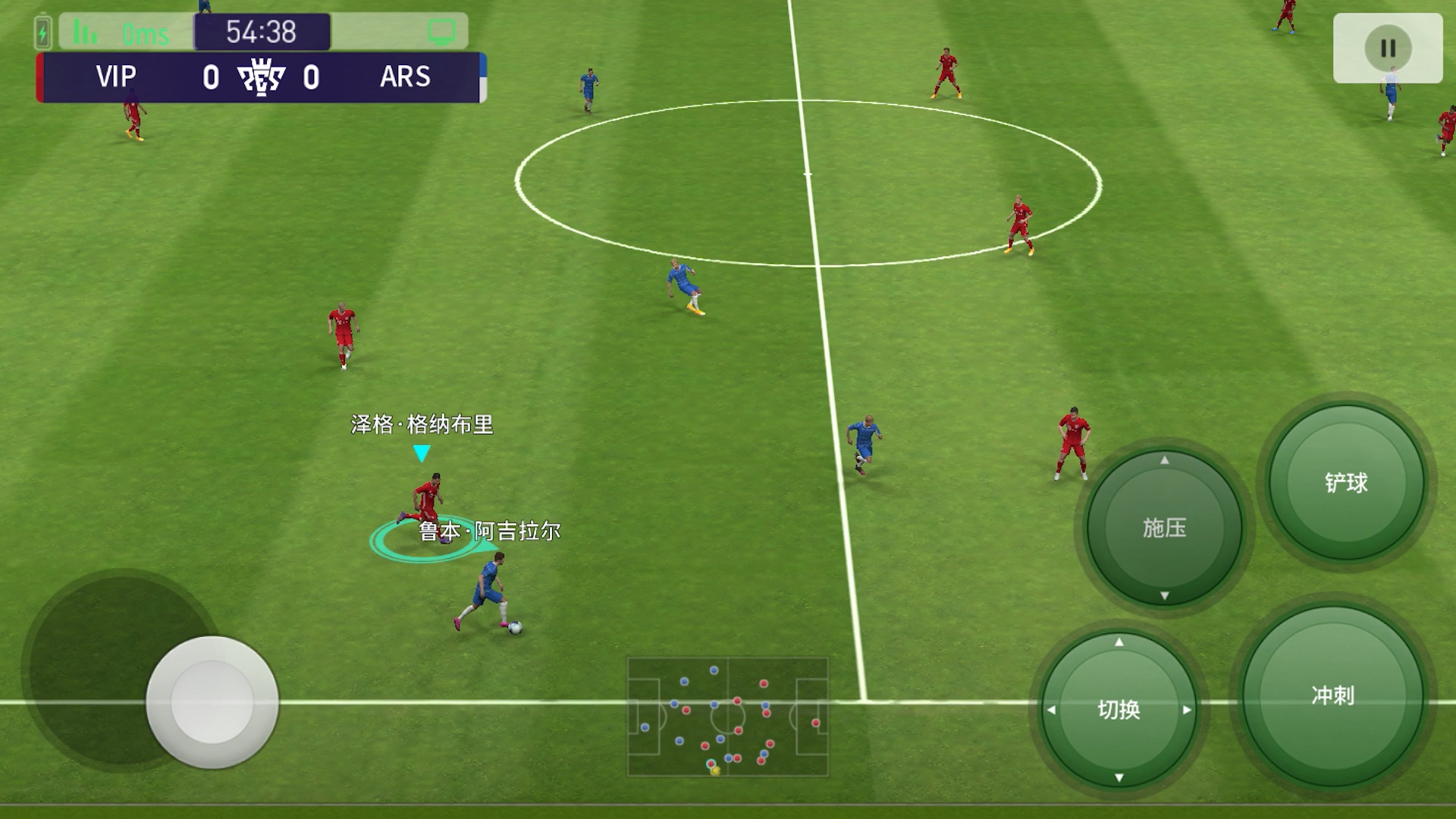Click the pitch radar minimap

727,717
